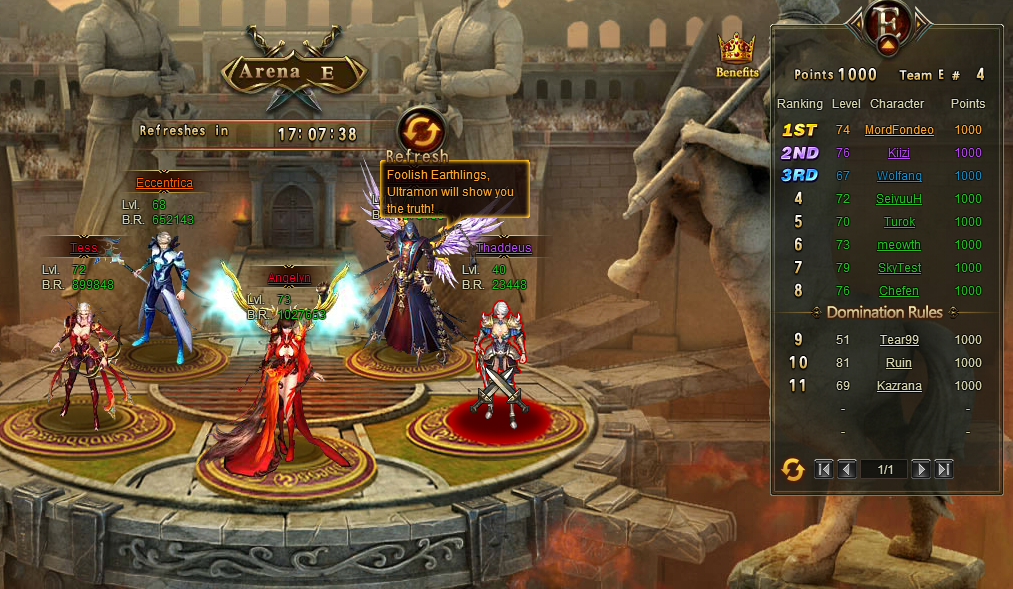Select Tear99 in the ranking list
1013x589 pixels.
click(x=899, y=340)
